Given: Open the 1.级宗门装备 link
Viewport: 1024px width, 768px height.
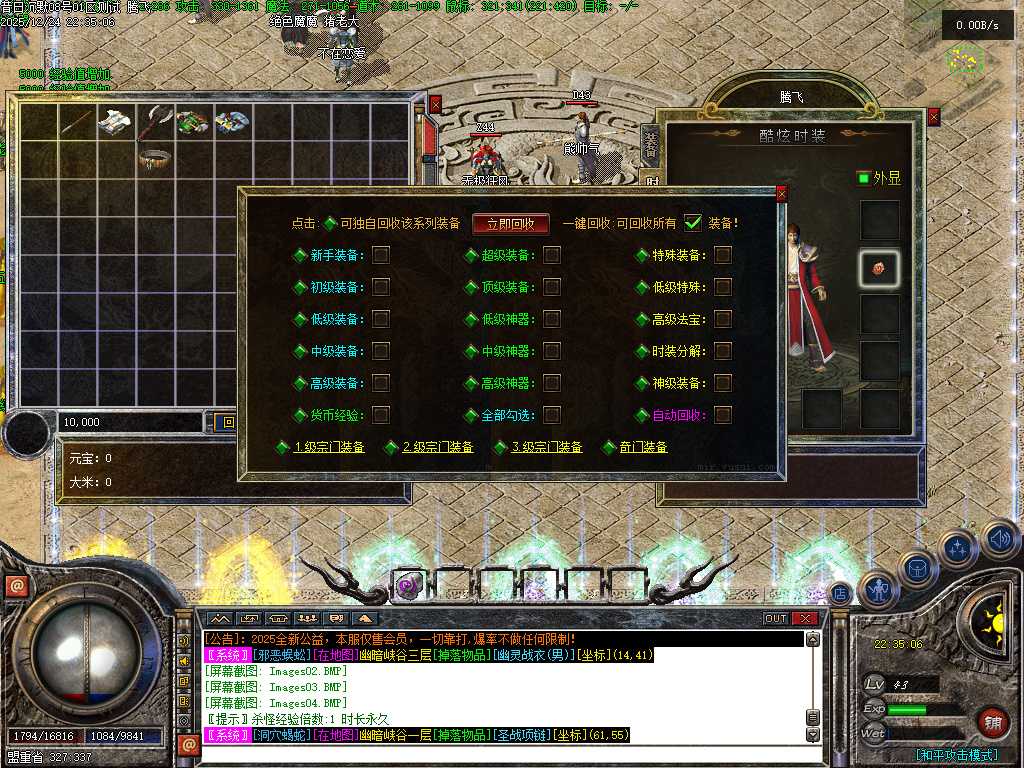Looking at the screenshot, I should pos(329,447).
